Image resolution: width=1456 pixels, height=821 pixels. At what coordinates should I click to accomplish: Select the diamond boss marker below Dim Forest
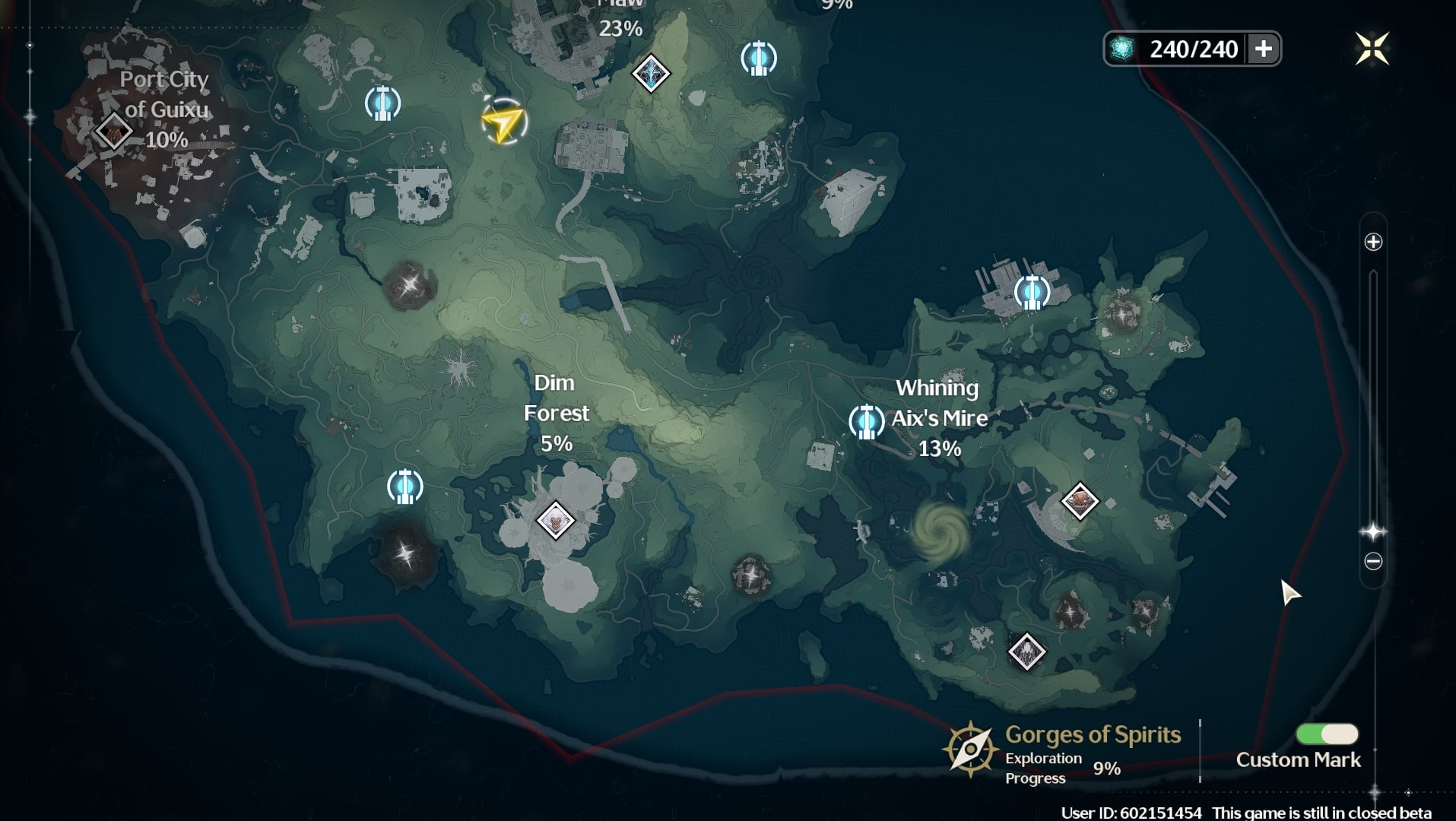(555, 521)
